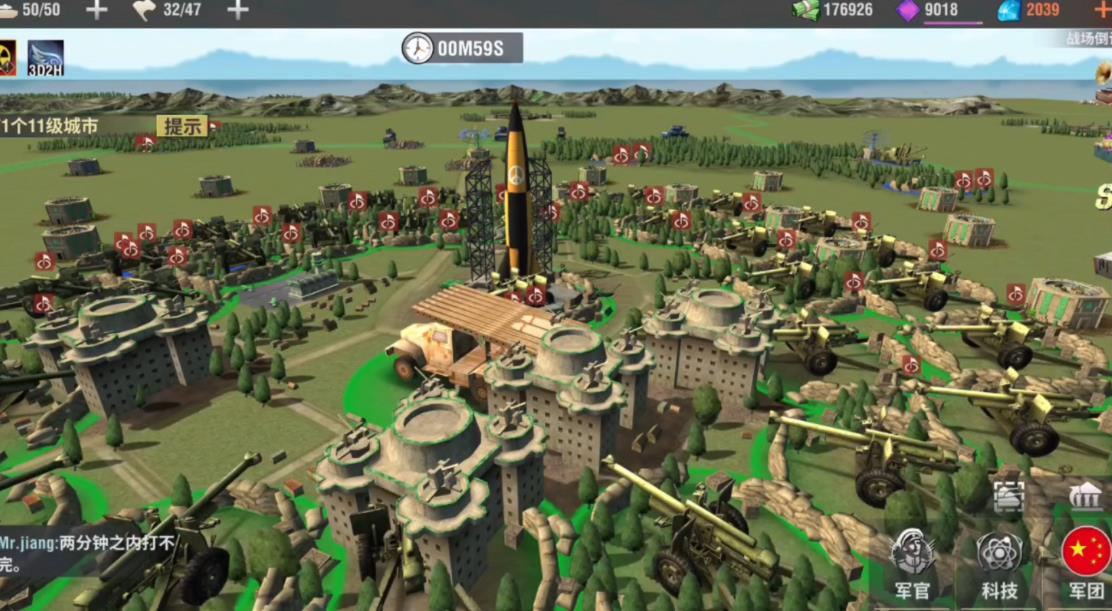Click the 提示 hint button

pos(183,126)
